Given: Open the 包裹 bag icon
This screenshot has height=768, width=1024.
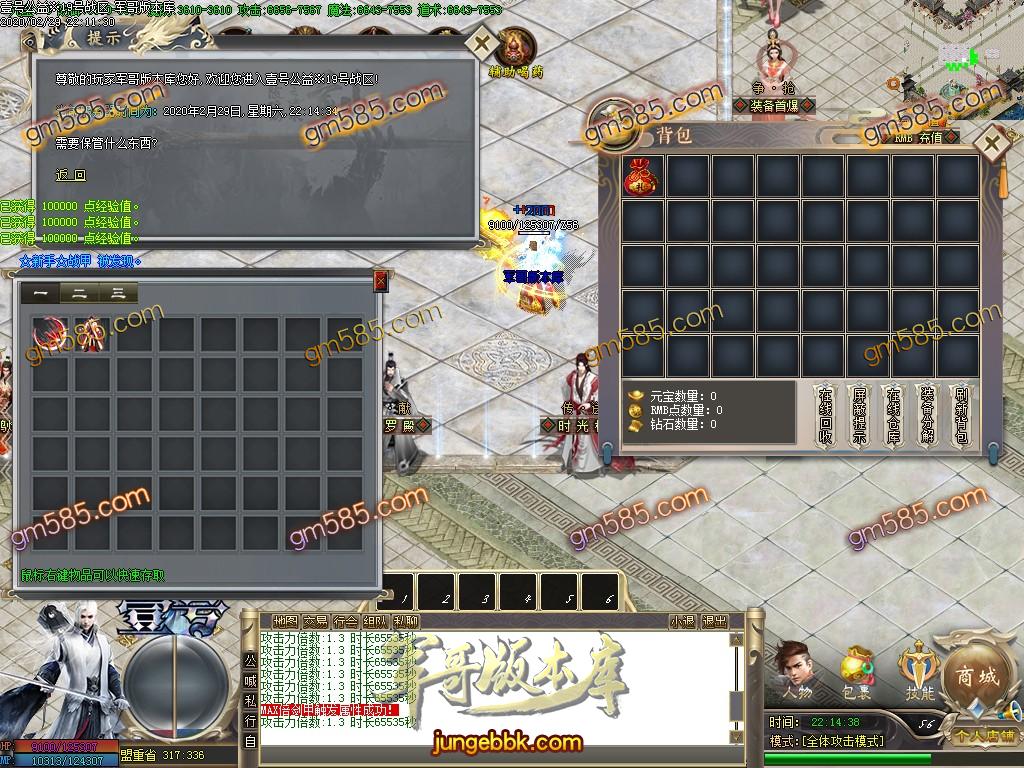Looking at the screenshot, I should (x=856, y=670).
